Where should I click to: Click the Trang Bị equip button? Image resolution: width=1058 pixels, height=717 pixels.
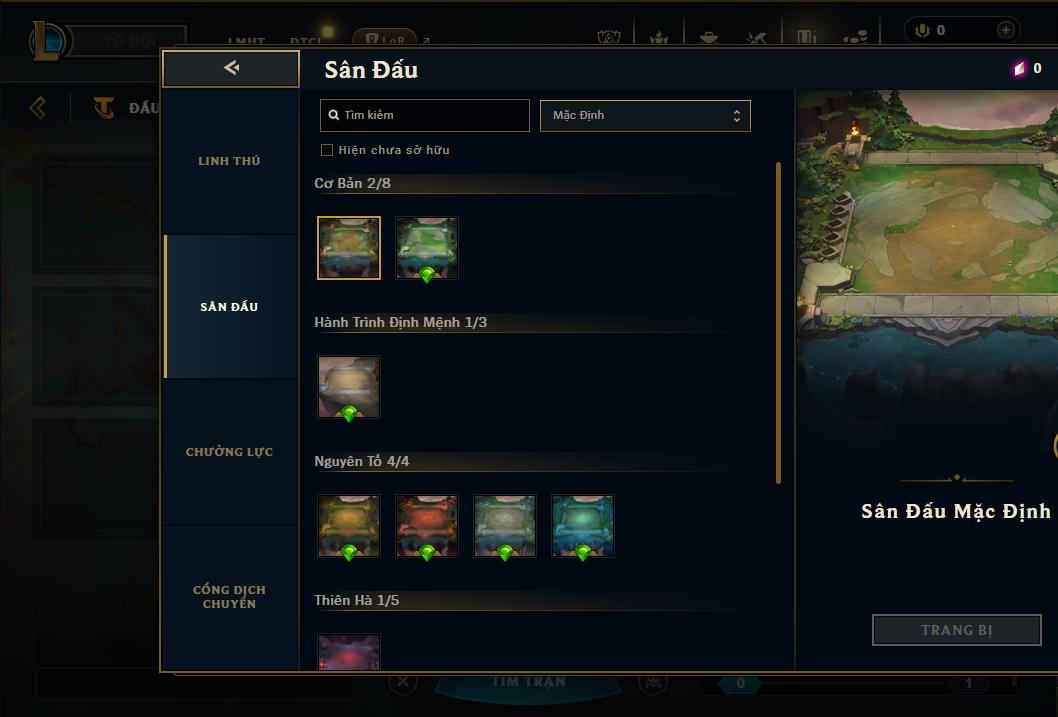coord(957,630)
